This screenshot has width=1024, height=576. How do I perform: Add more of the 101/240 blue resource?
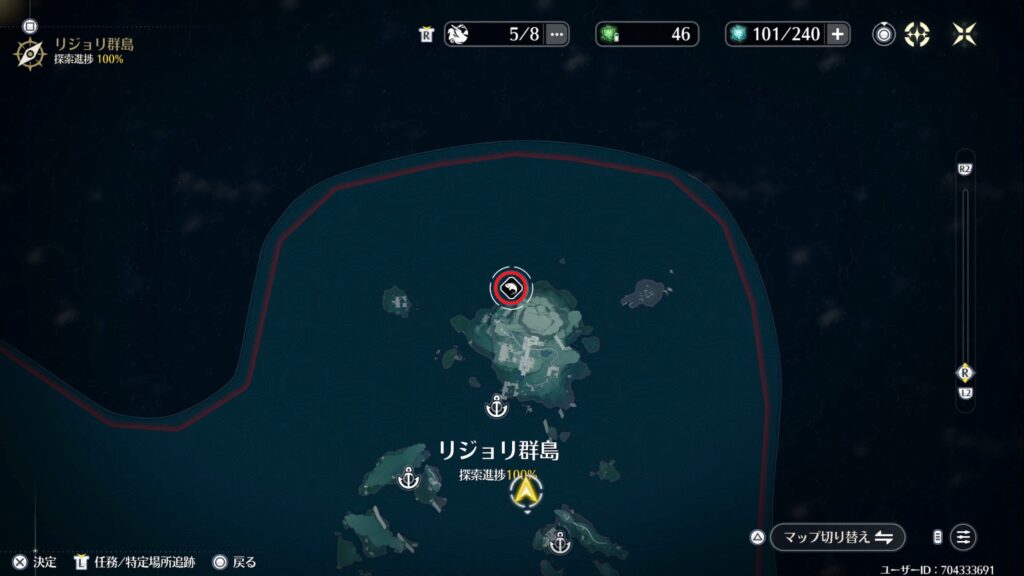[x=838, y=34]
